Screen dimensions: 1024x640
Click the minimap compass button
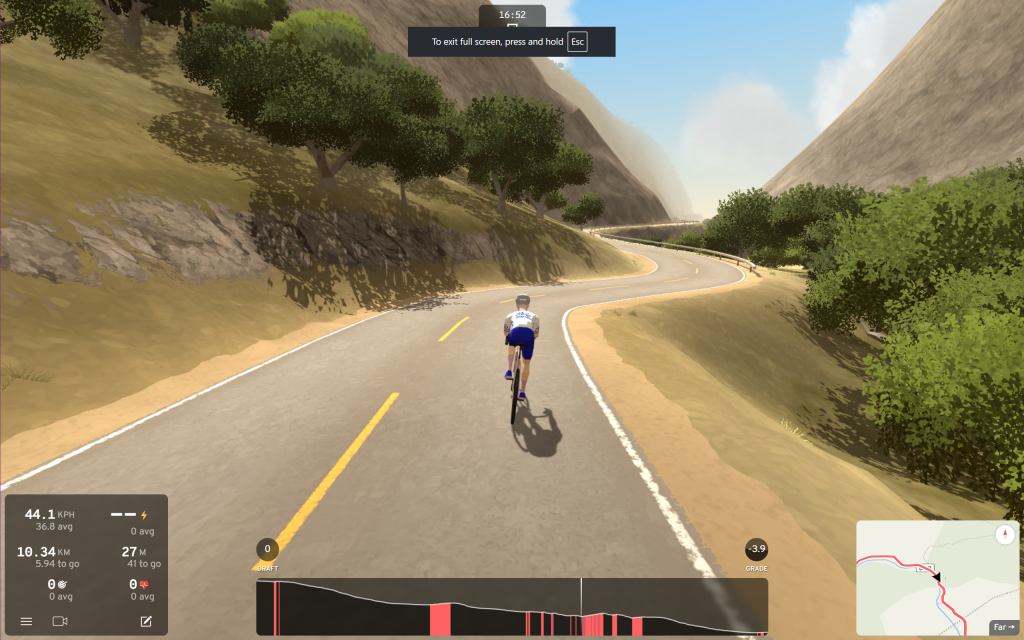[1005, 534]
